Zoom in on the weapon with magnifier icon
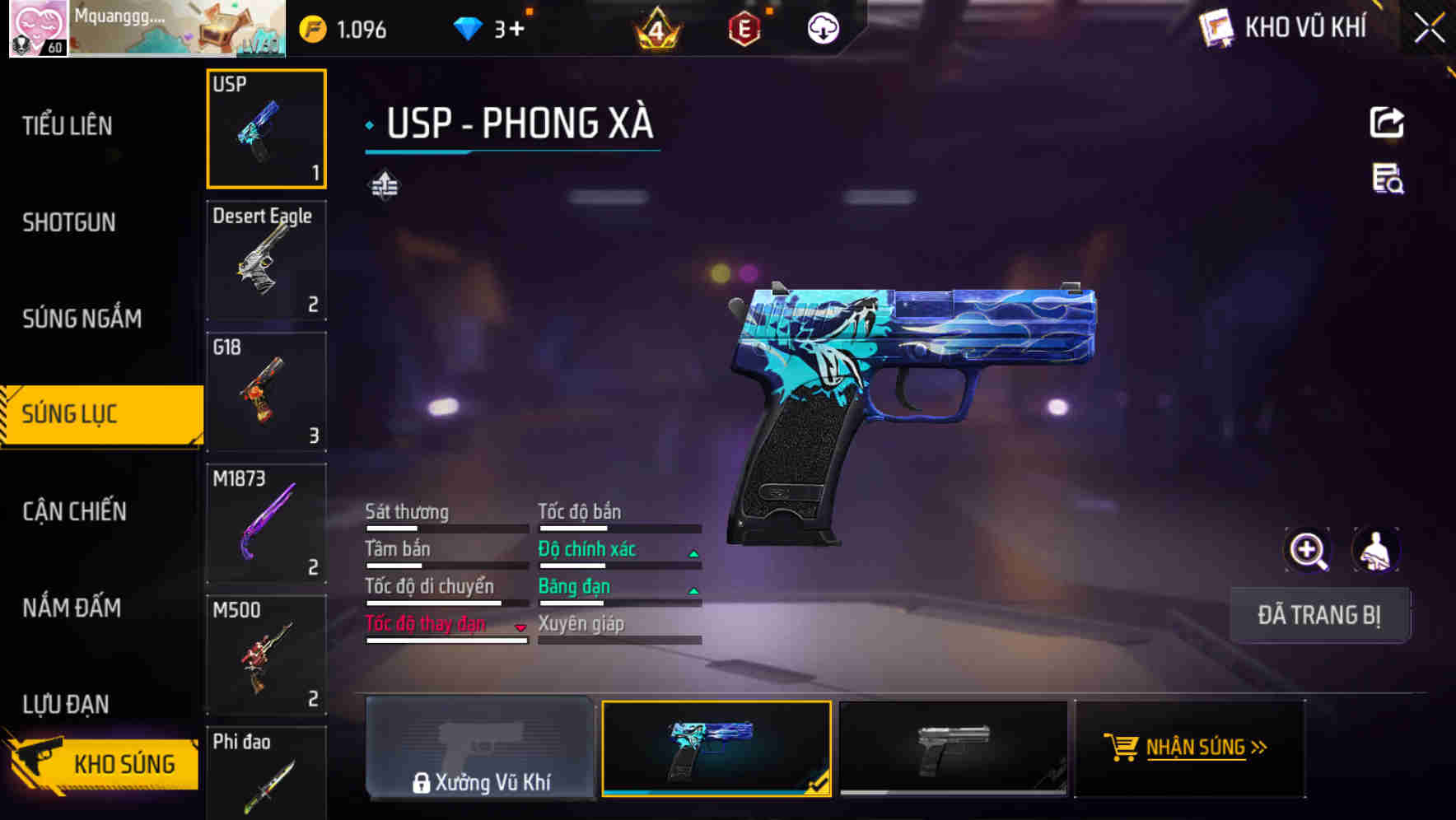 pos(1308,550)
